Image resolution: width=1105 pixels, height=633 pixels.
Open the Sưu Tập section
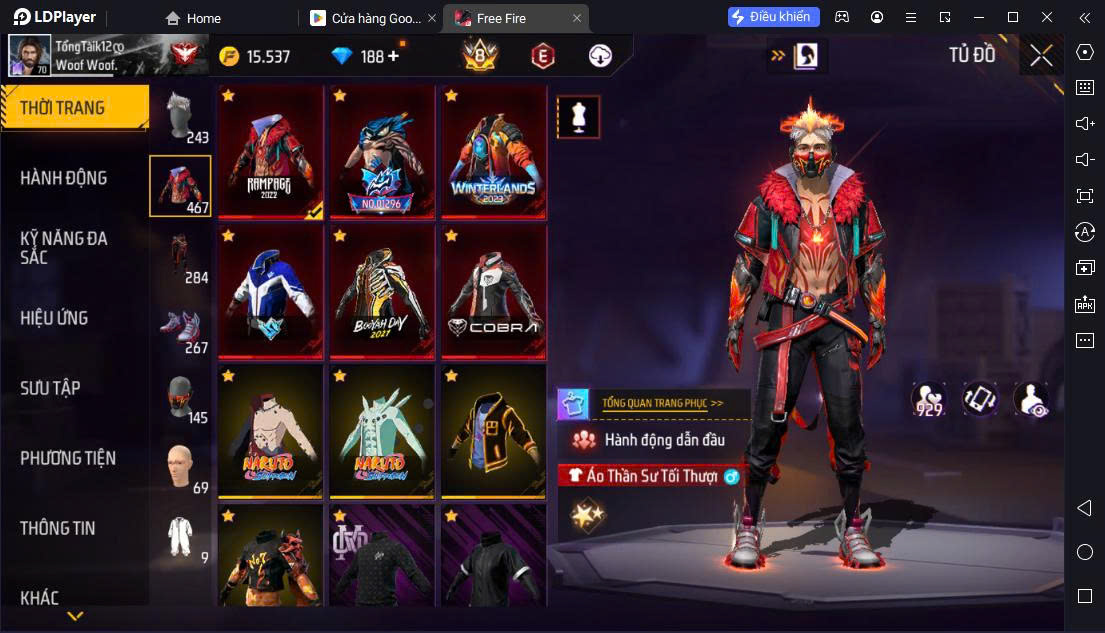[x=50, y=388]
